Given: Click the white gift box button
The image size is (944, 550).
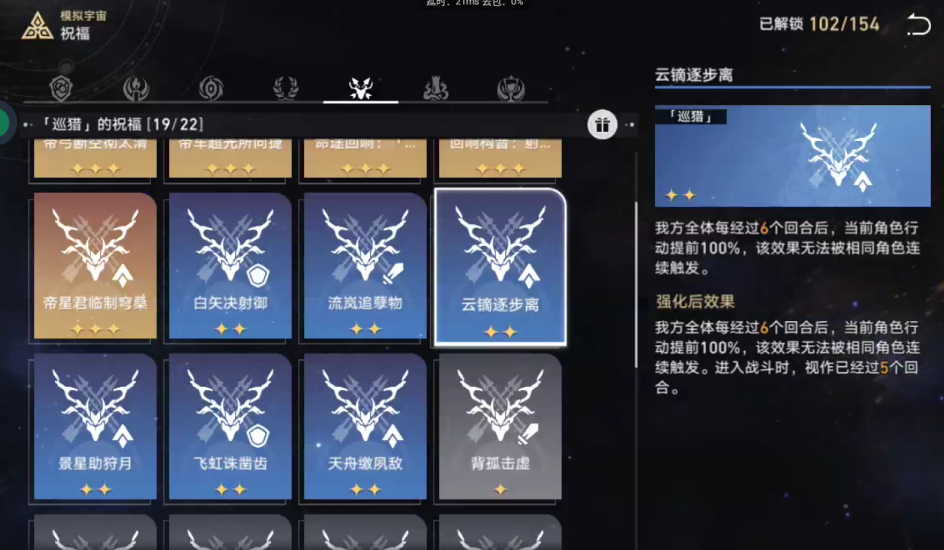Looking at the screenshot, I should 601,125.
